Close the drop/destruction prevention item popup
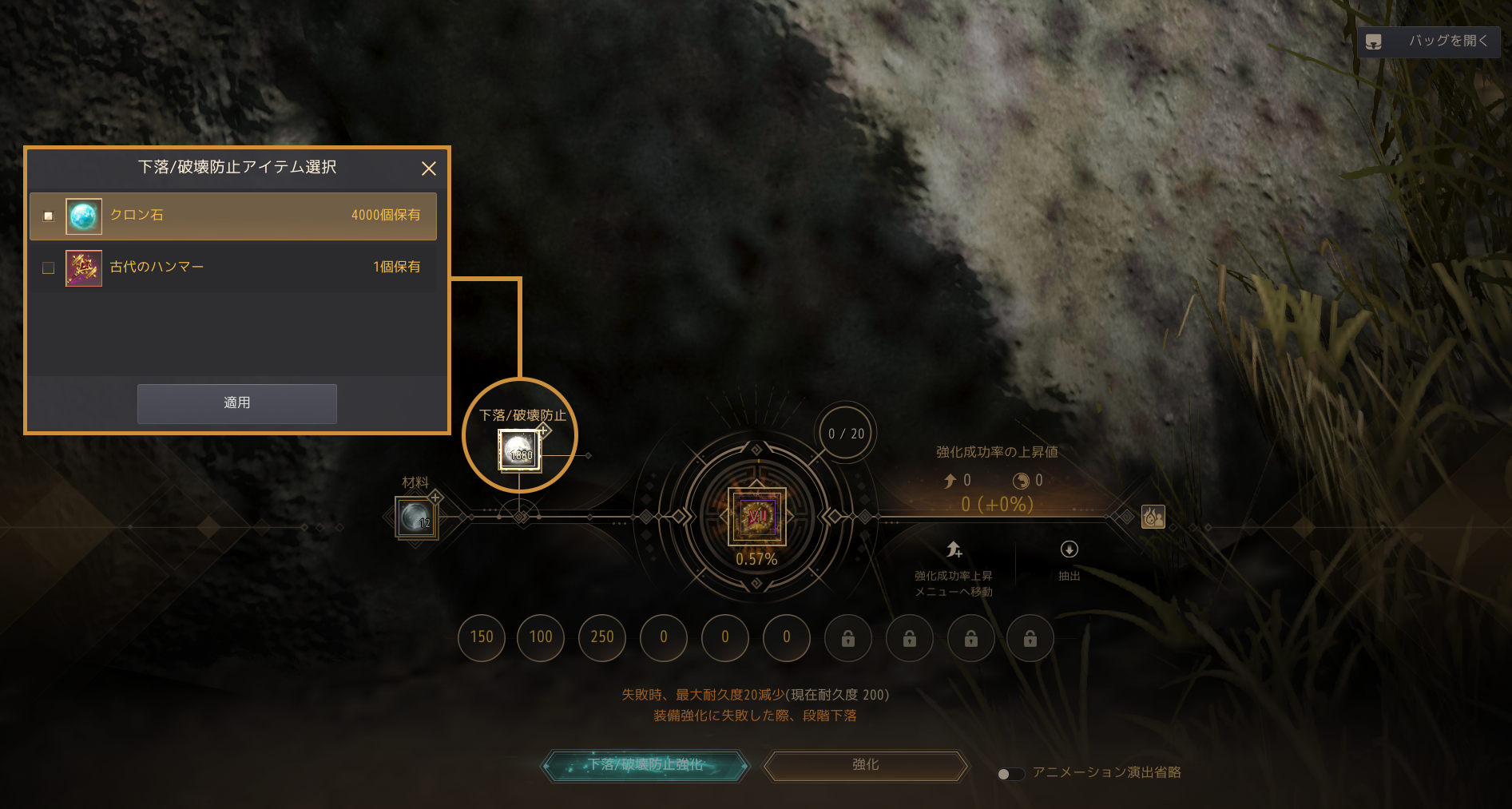1512x809 pixels. [429, 169]
